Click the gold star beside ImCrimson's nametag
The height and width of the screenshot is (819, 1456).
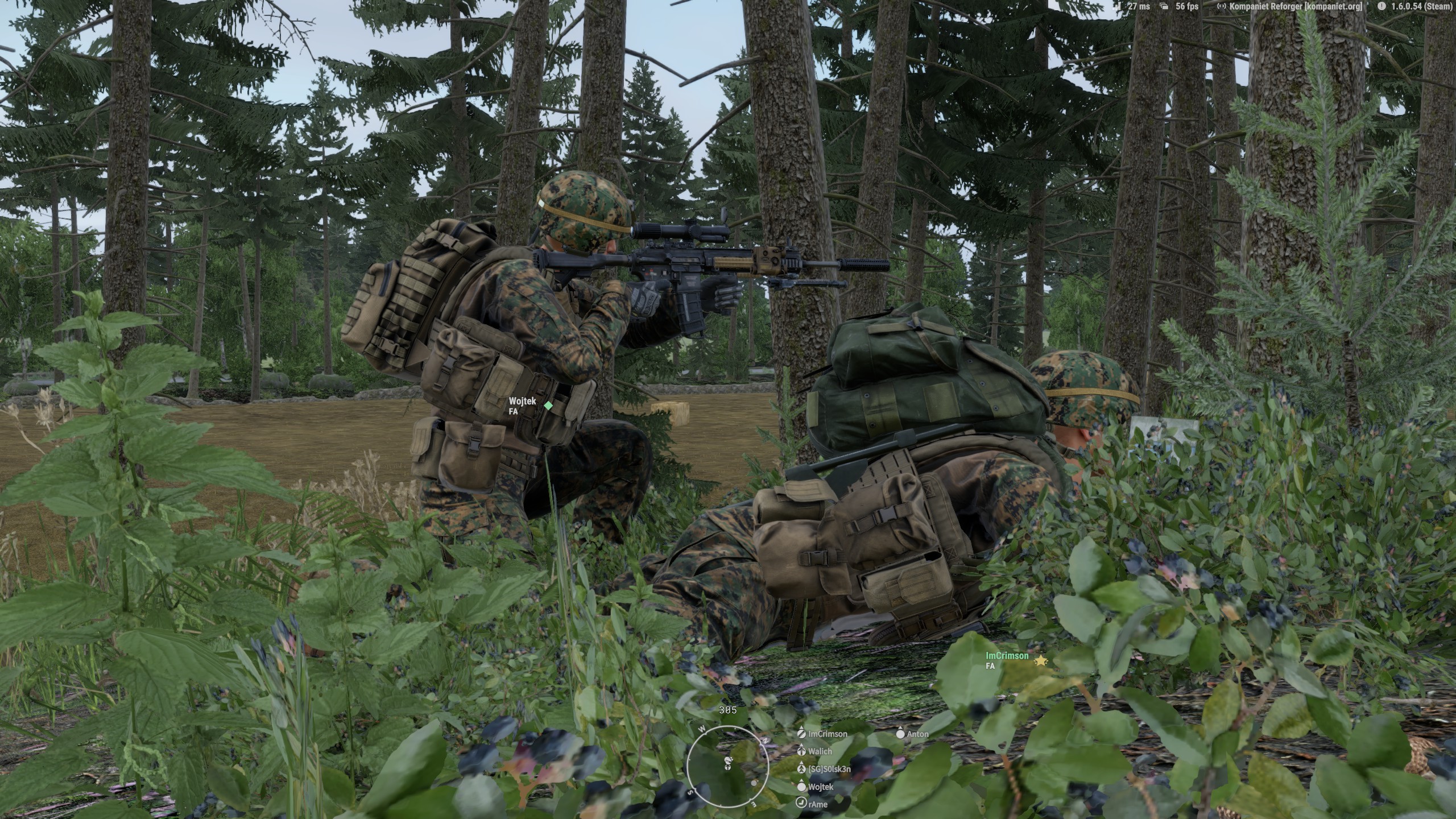point(1040,661)
